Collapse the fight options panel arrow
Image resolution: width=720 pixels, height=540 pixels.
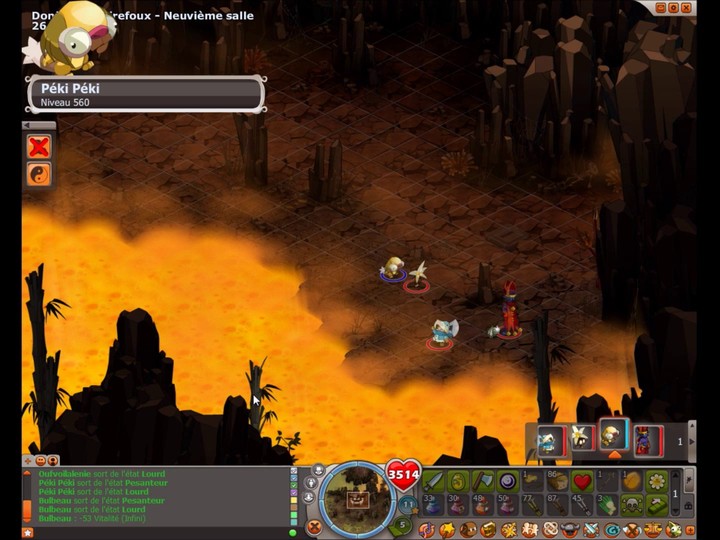tap(39, 125)
